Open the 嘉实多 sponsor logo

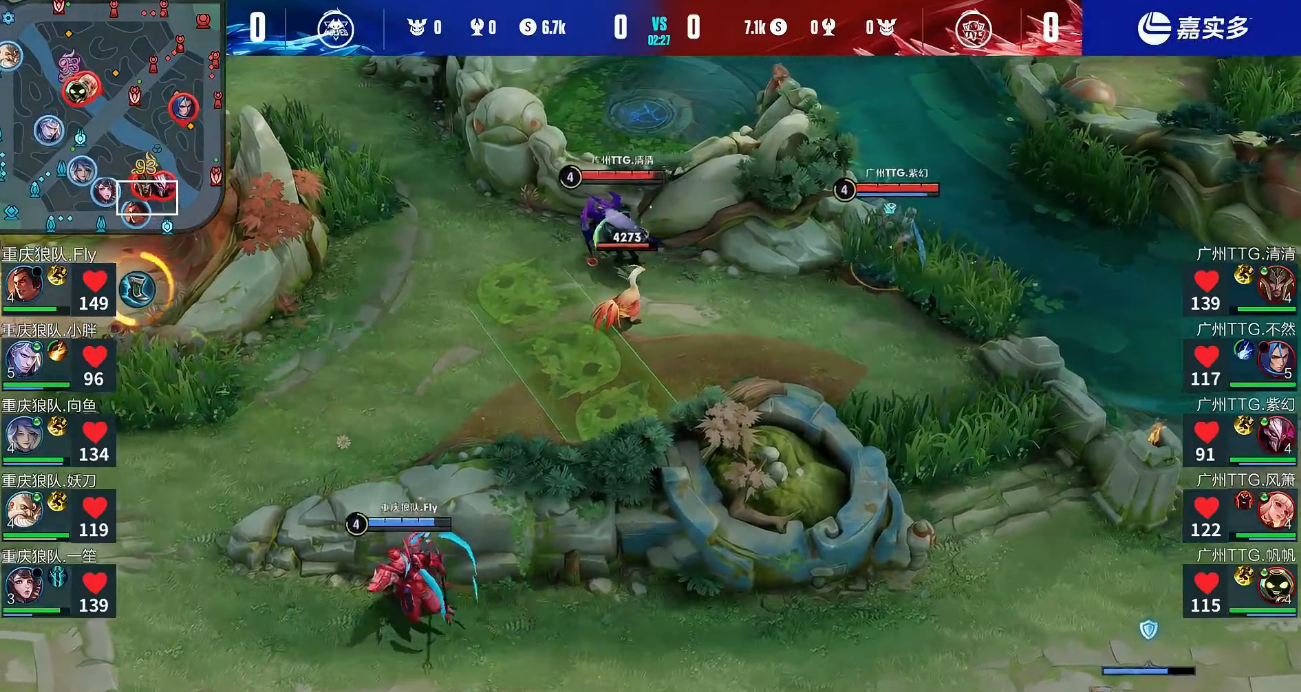(1193, 28)
